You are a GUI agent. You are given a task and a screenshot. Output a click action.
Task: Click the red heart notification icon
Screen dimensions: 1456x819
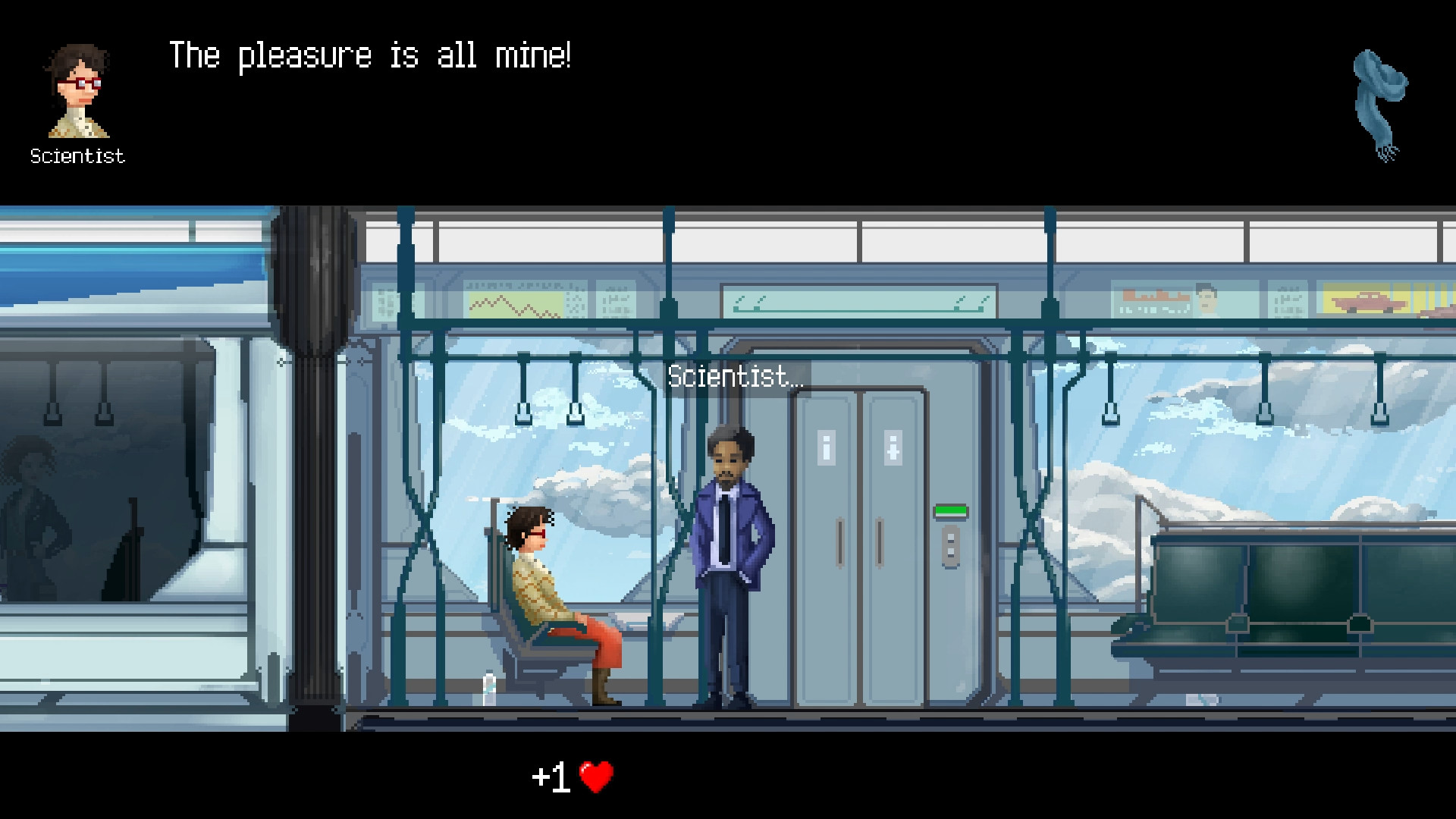tap(595, 777)
